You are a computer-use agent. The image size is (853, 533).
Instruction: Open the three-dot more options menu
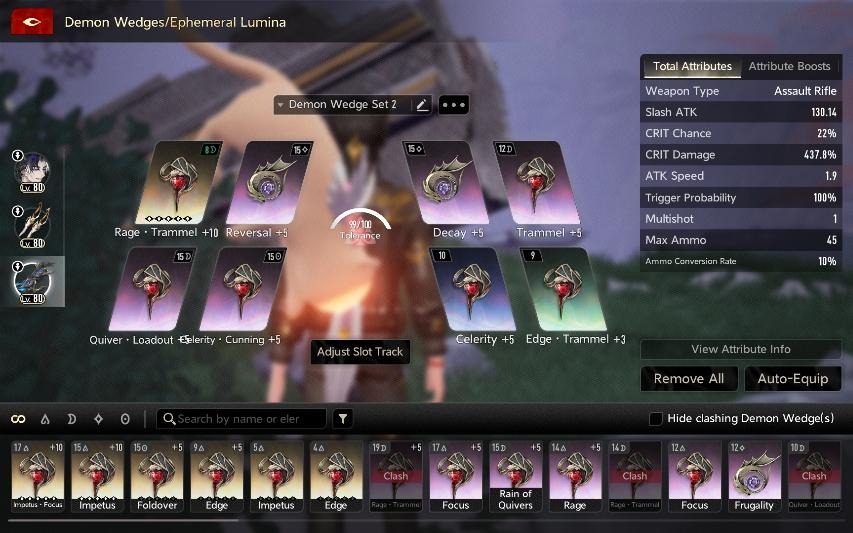[453, 104]
